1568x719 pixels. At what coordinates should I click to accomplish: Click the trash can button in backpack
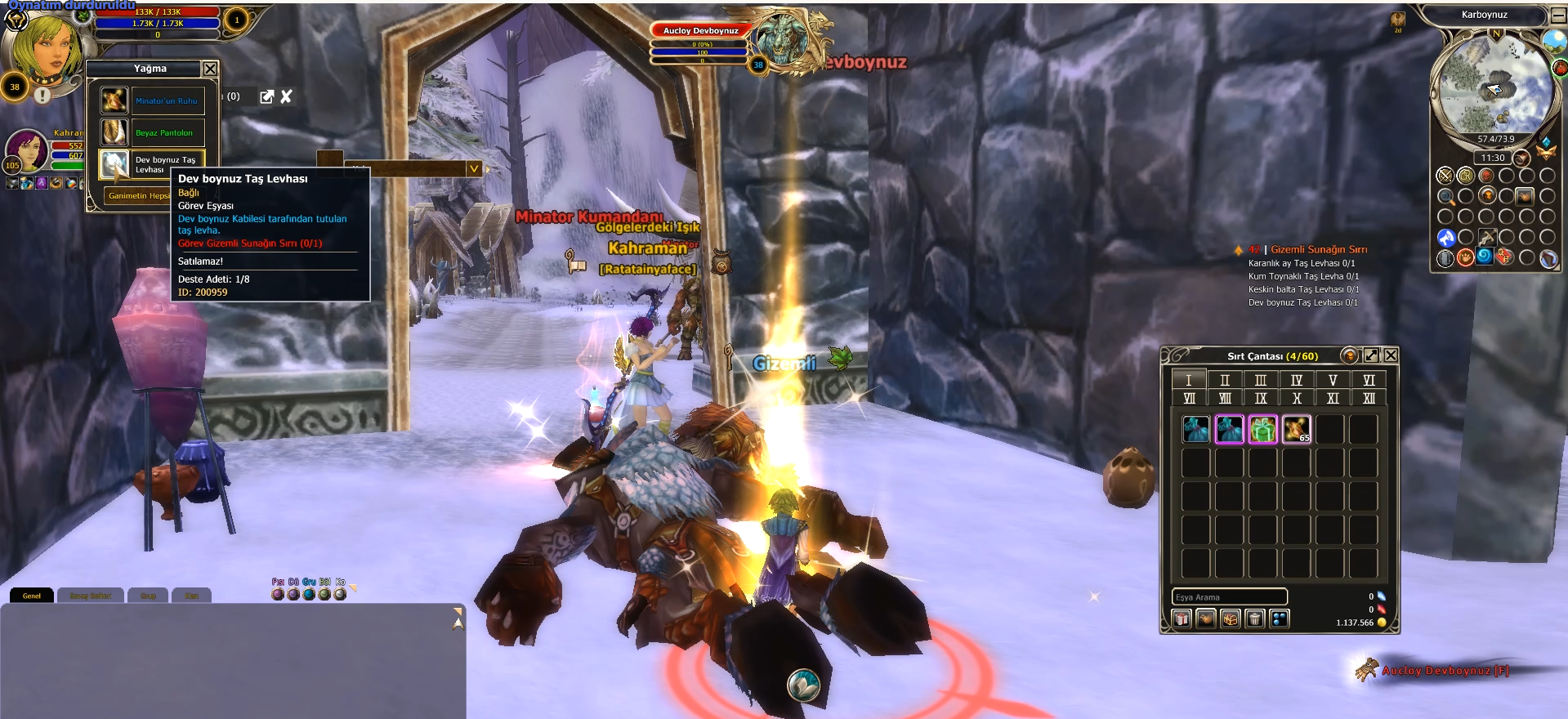coord(1255,619)
